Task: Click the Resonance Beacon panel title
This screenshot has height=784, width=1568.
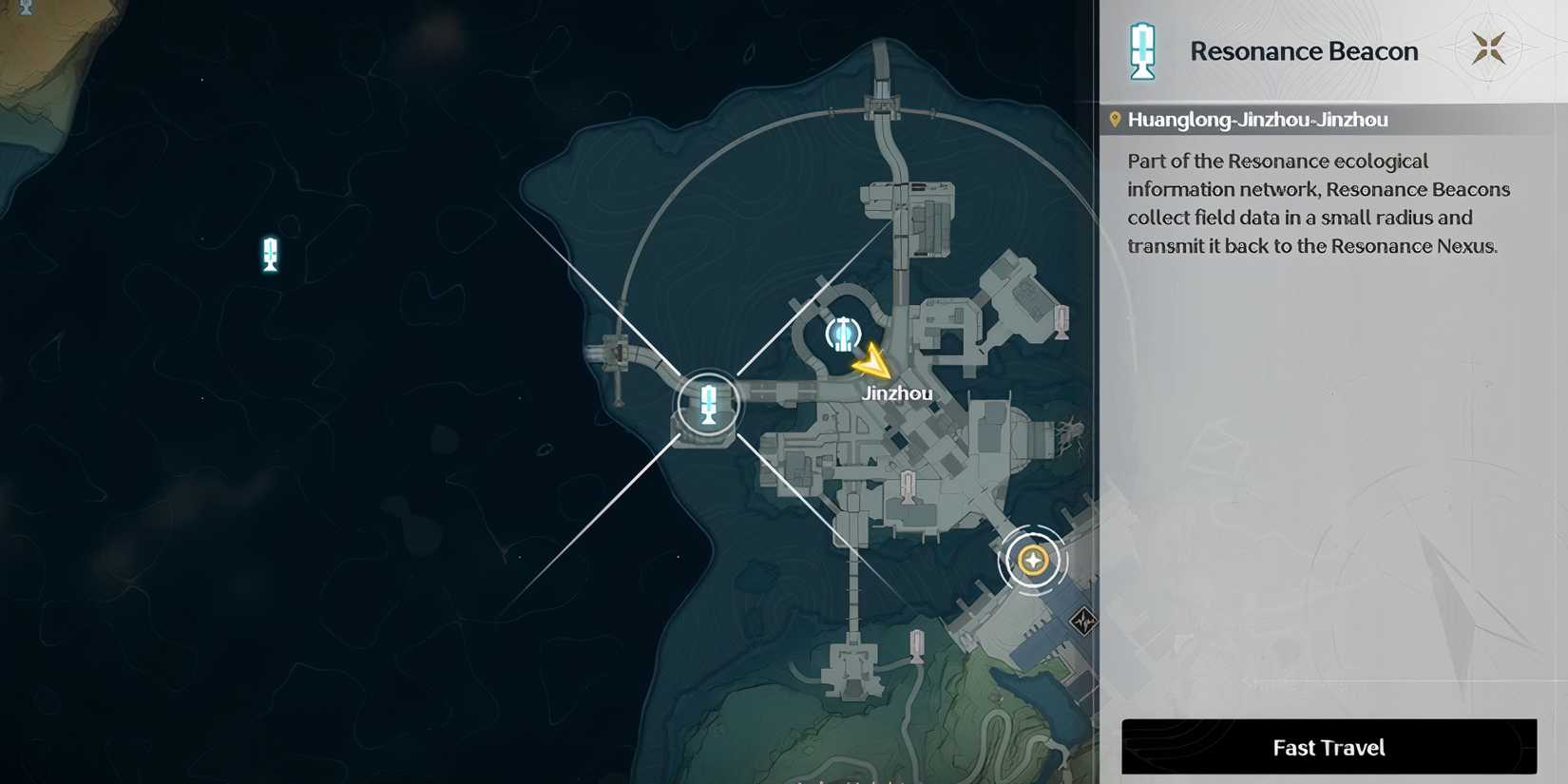Action: point(1303,50)
